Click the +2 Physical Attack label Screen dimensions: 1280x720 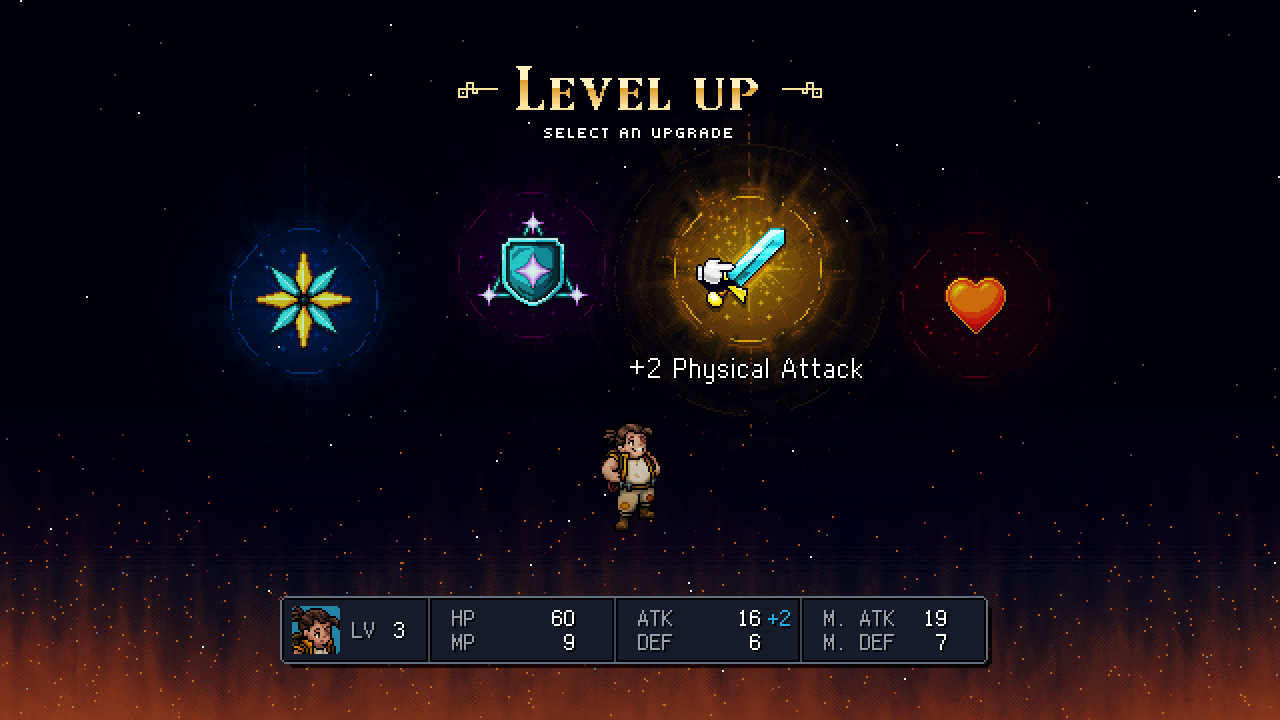[745, 369]
